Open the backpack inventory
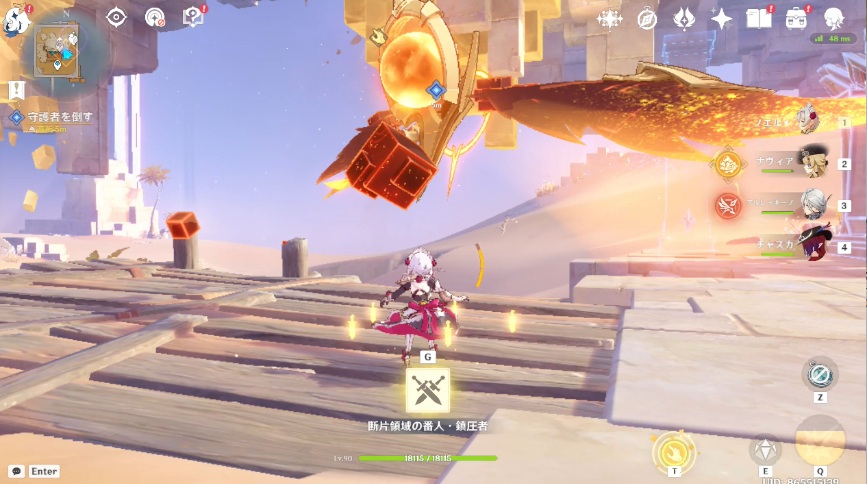The width and height of the screenshot is (867, 484). click(x=797, y=18)
